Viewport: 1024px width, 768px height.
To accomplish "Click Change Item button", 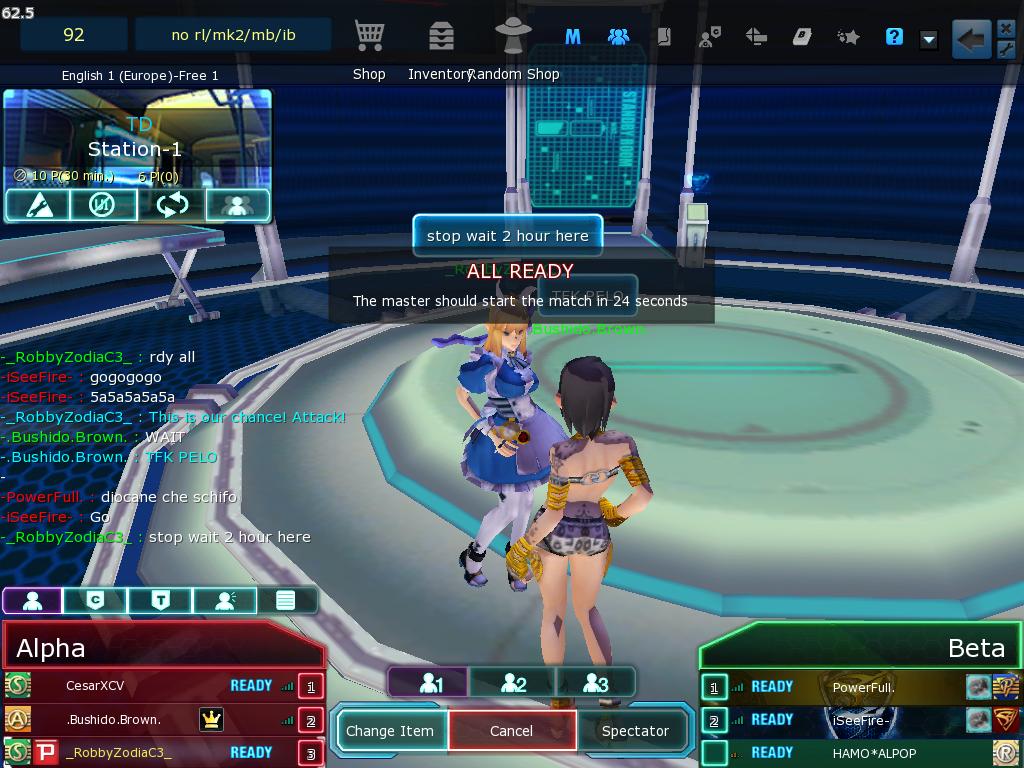I will point(390,731).
